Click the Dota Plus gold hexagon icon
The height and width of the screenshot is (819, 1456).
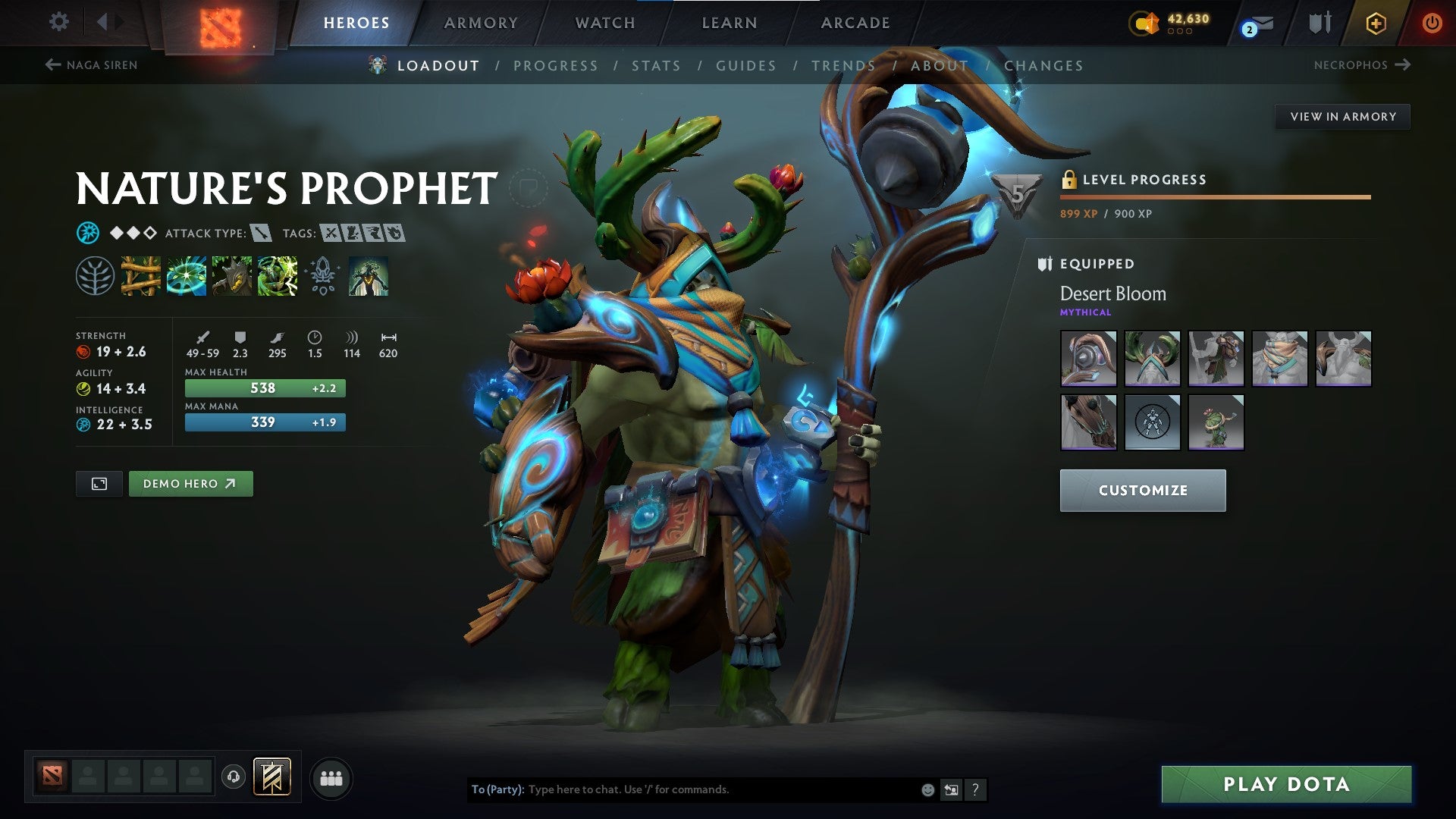coord(1375,23)
